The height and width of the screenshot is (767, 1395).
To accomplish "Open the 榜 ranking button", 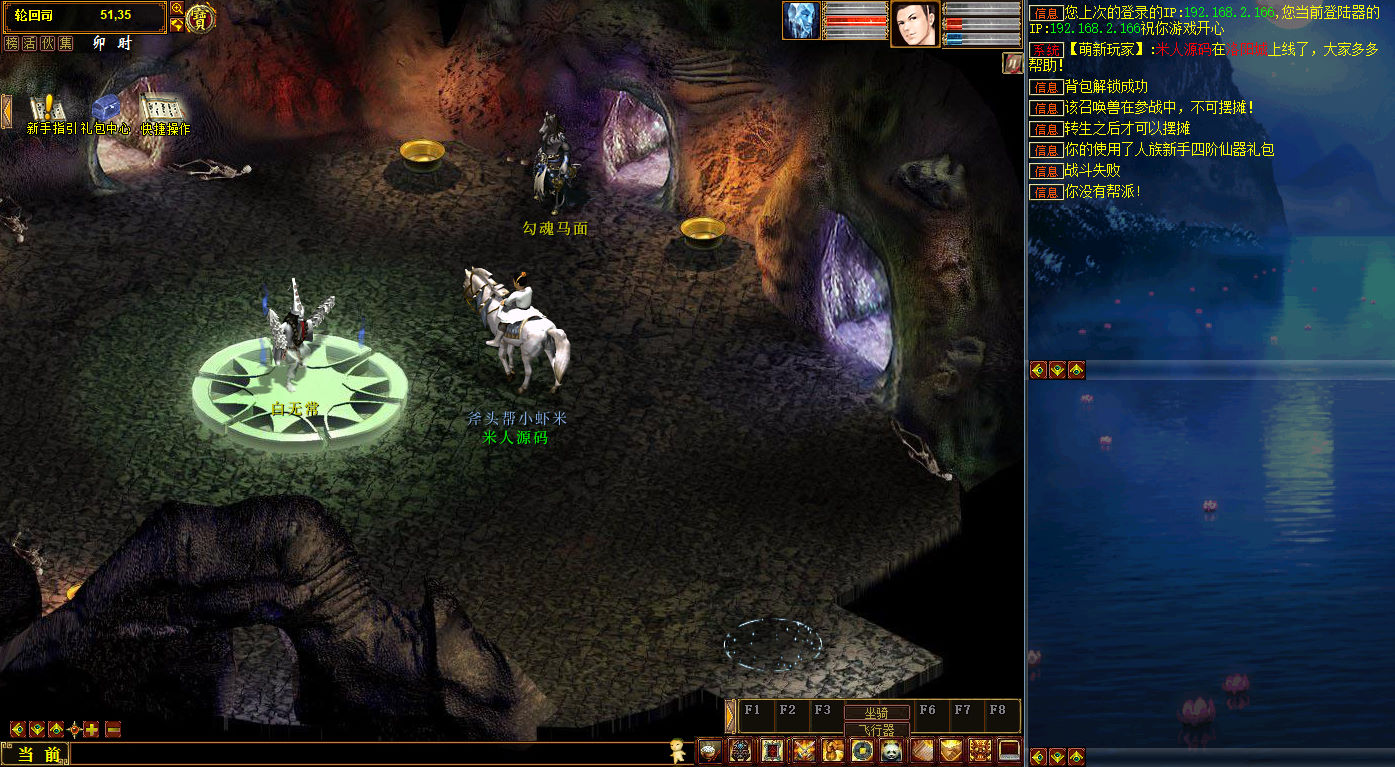I will [x=12, y=44].
